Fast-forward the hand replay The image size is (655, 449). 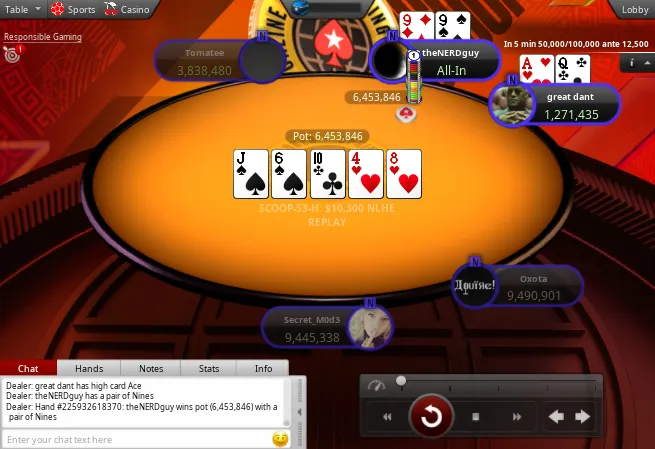(517, 416)
